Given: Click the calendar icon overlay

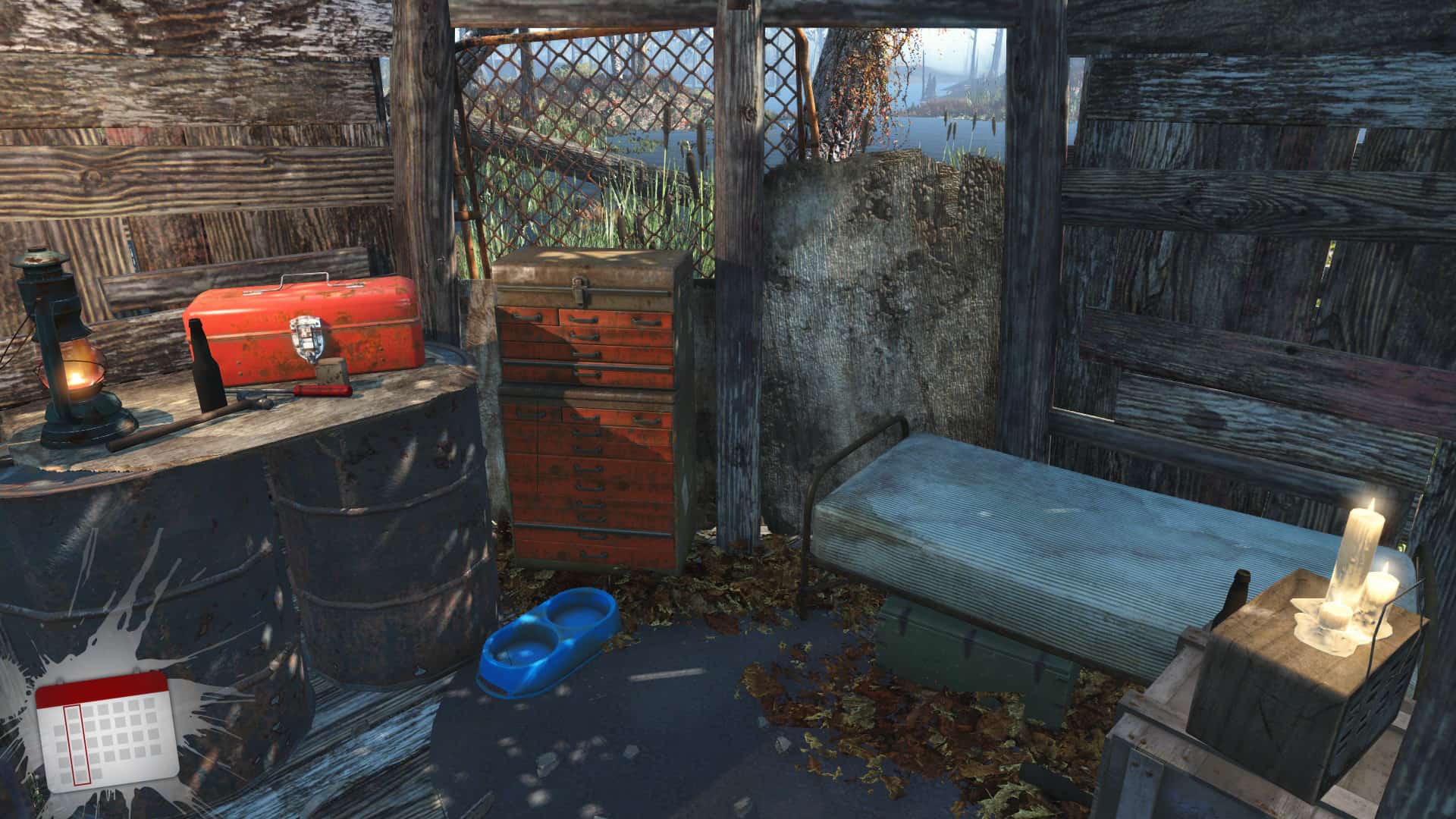Looking at the screenshot, I should 106,730.
